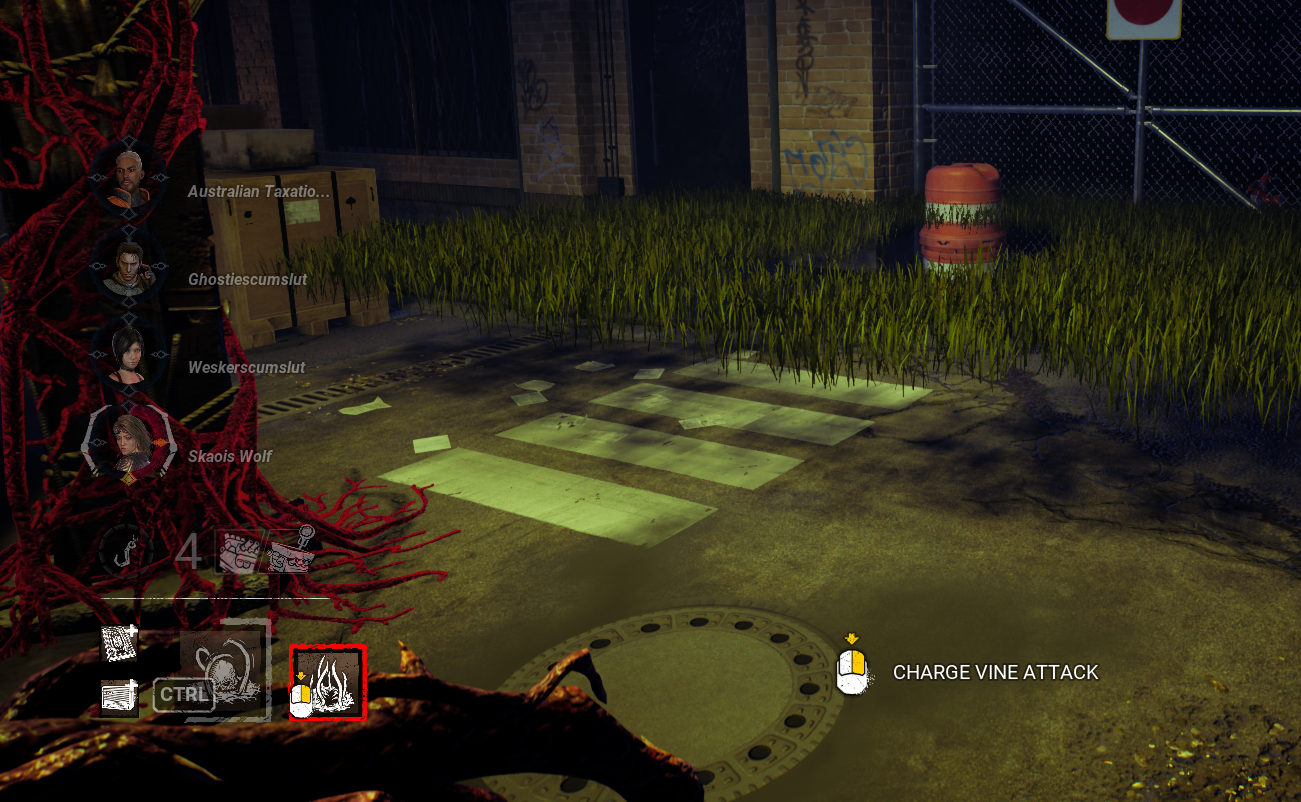Viewport: 1301px width, 802px height.
Task: Select the generator icon beside the number 4
Action: 239,551
